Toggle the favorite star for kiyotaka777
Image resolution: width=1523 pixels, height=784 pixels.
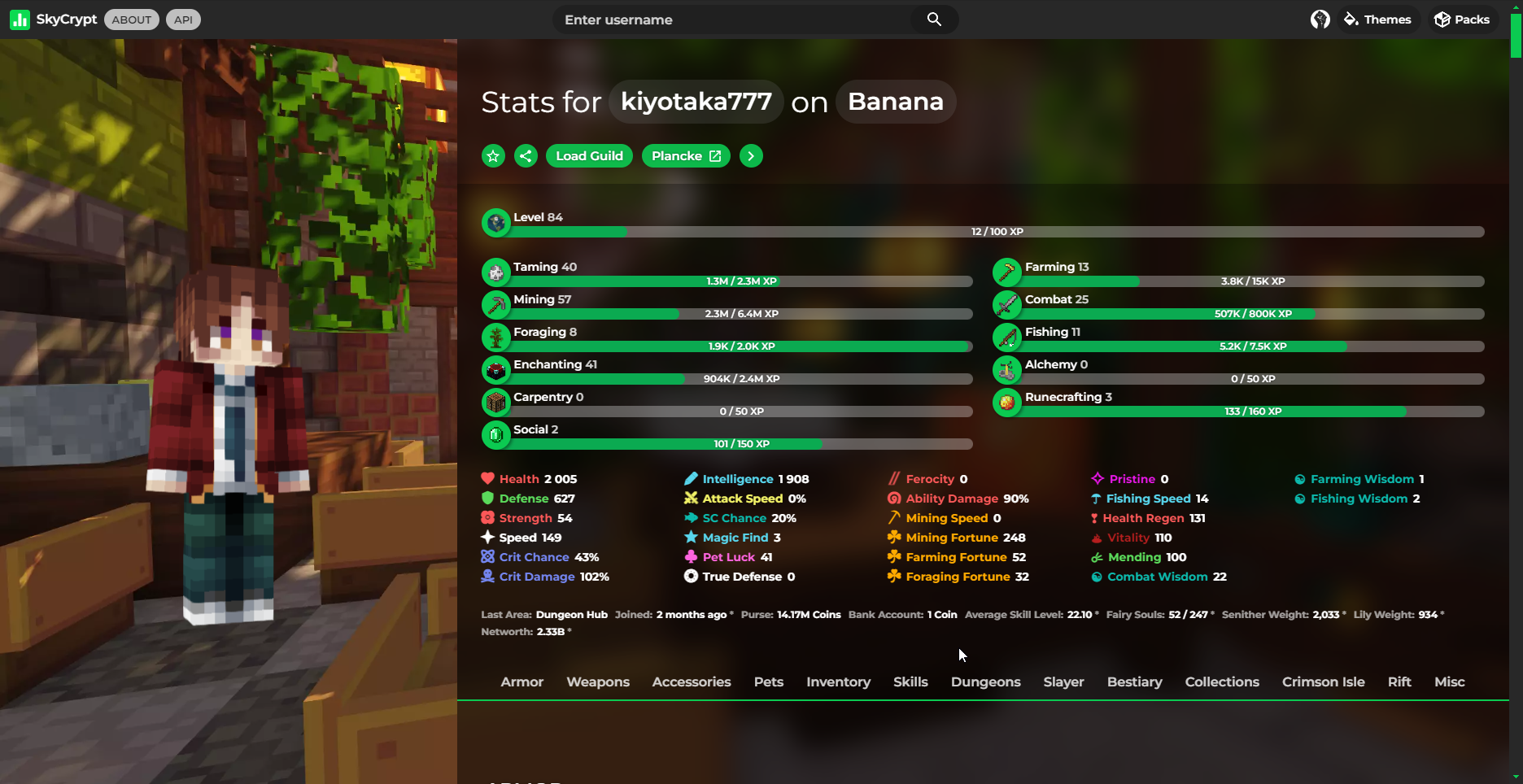pyautogui.click(x=493, y=155)
